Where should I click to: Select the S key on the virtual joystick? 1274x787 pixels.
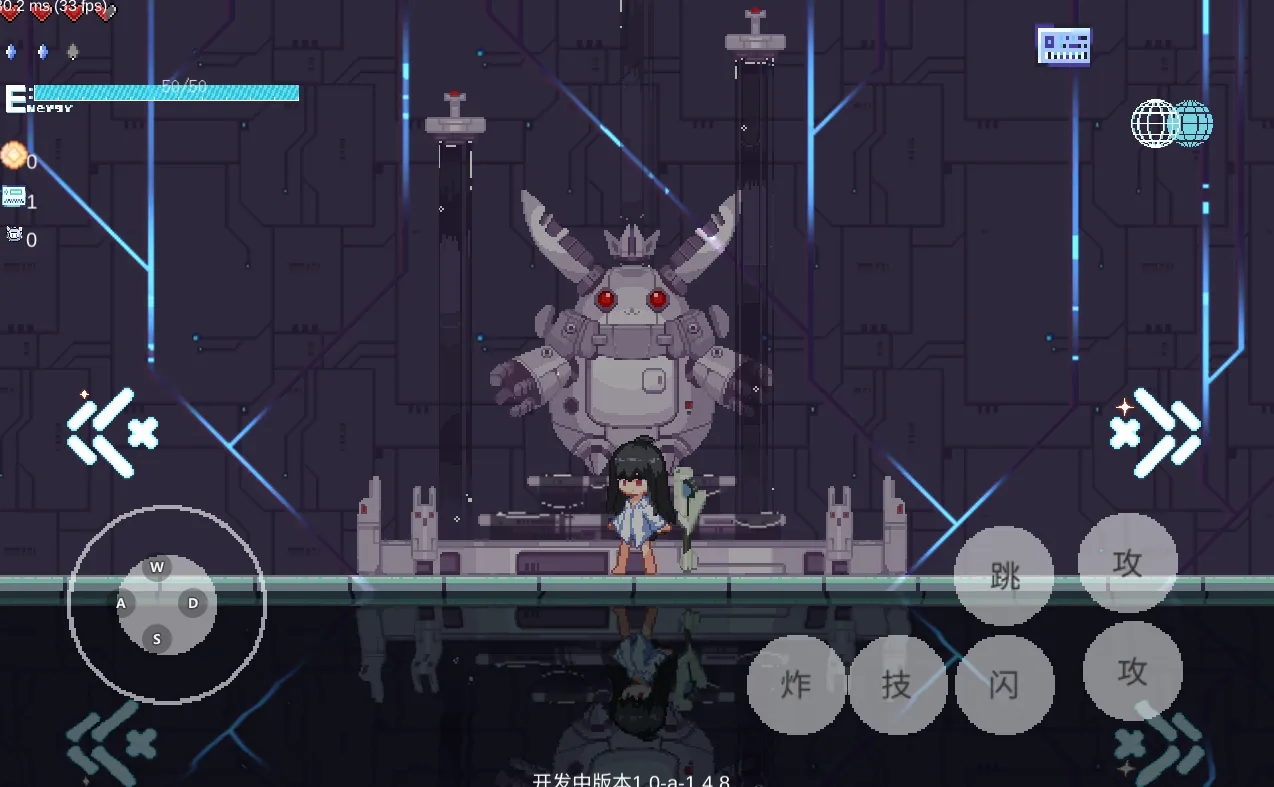(157, 639)
